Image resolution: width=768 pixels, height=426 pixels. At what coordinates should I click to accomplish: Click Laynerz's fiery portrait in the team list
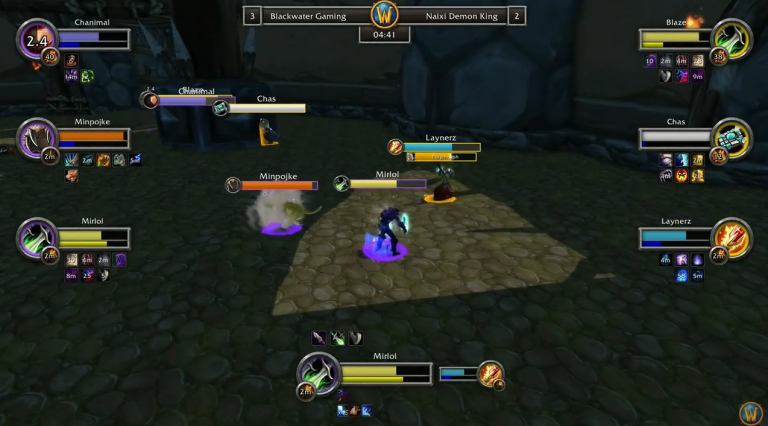pos(733,238)
